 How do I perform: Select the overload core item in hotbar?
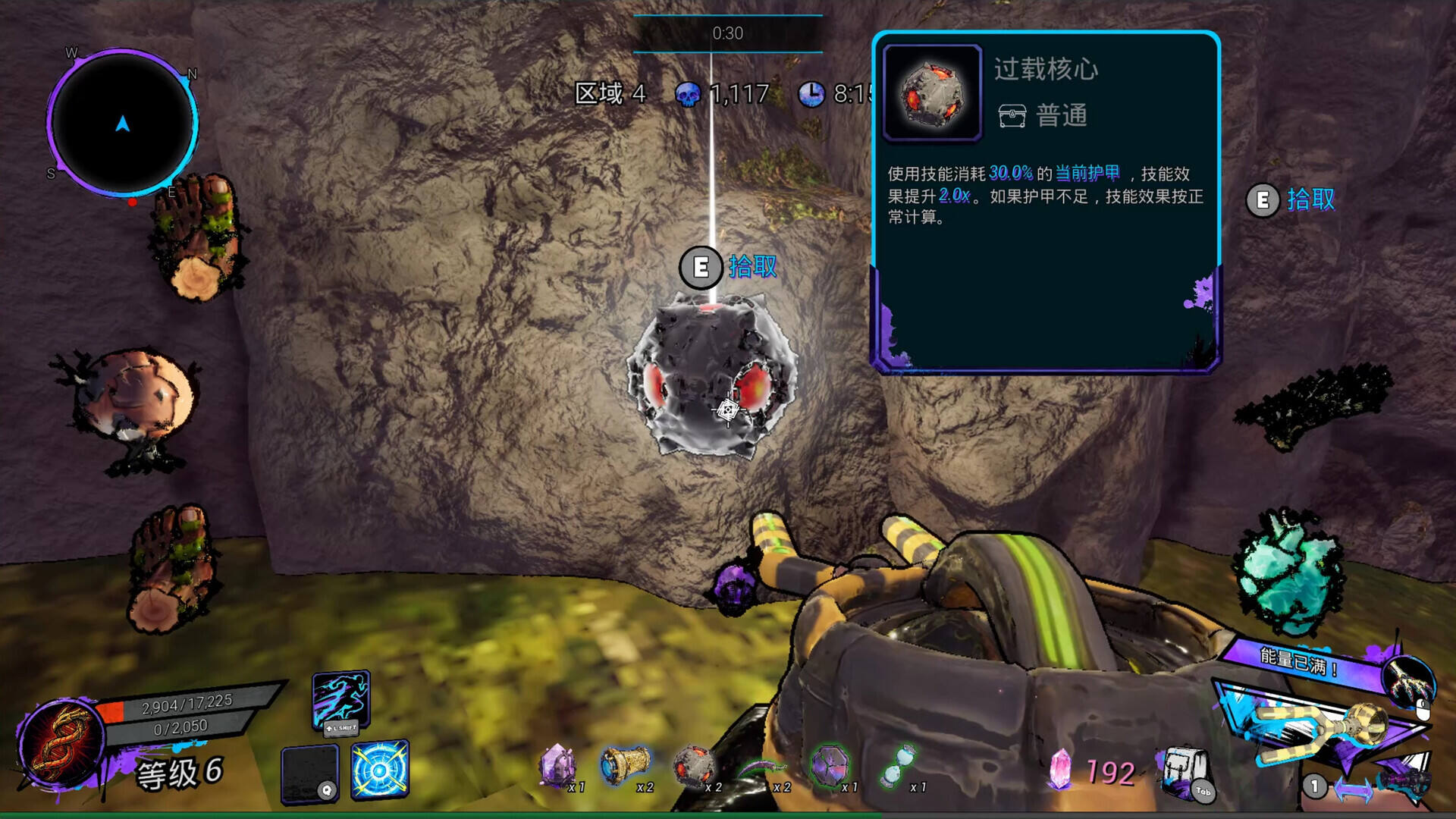pos(693,764)
